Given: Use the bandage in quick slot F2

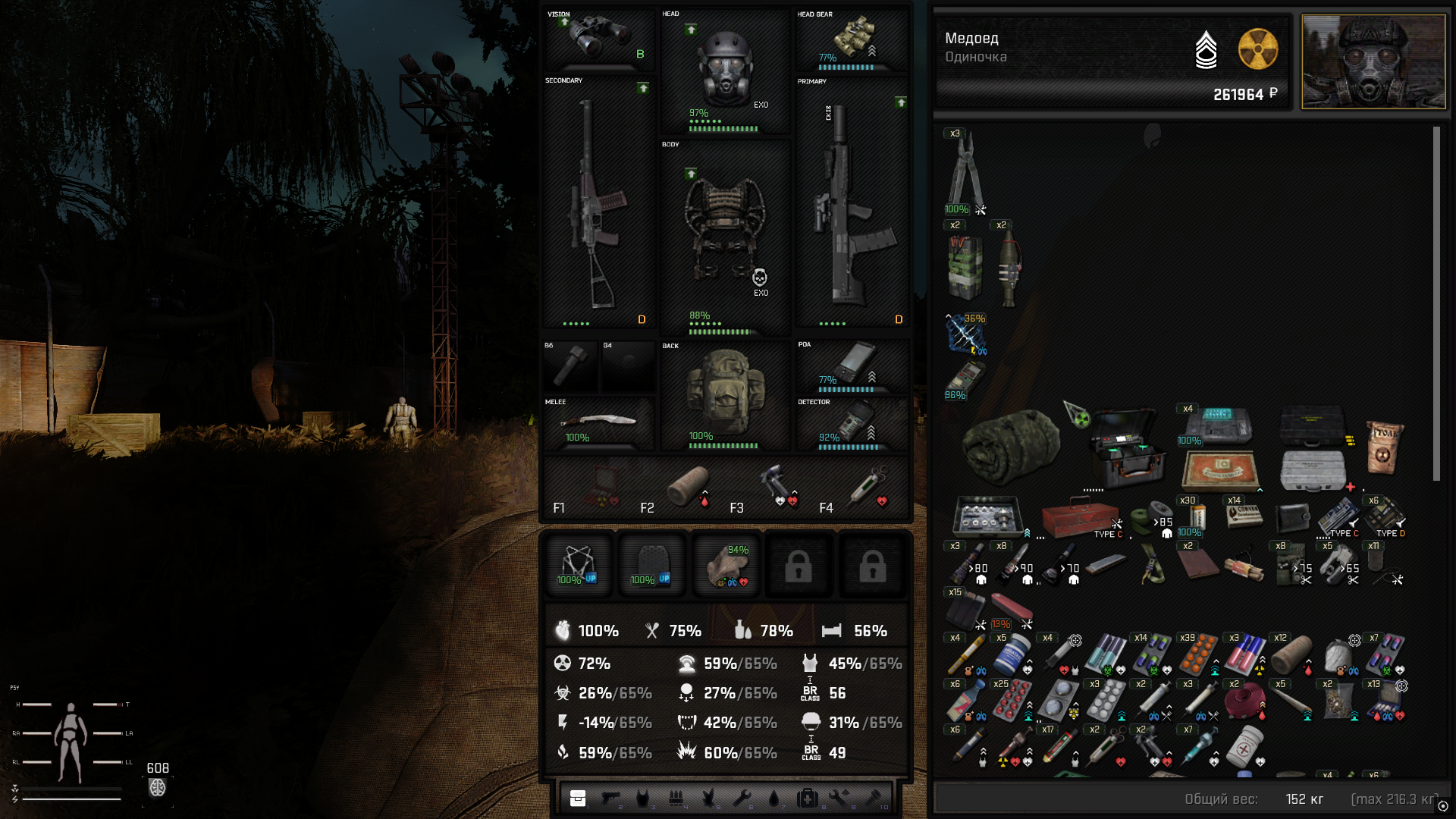Looking at the screenshot, I should click(687, 486).
